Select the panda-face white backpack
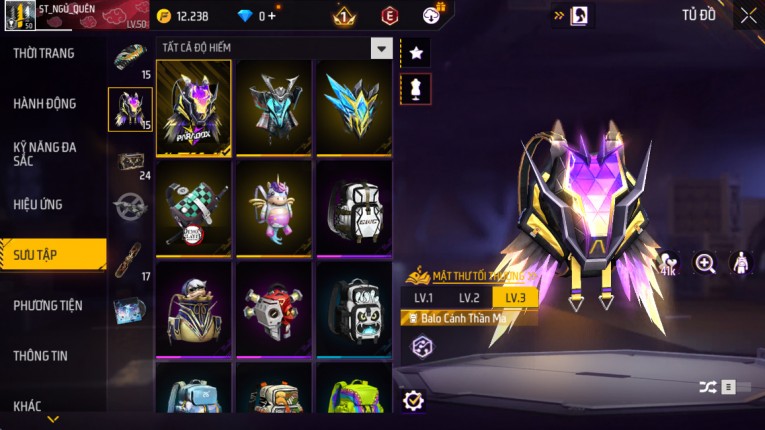The width and height of the screenshot is (765, 430). (353, 307)
